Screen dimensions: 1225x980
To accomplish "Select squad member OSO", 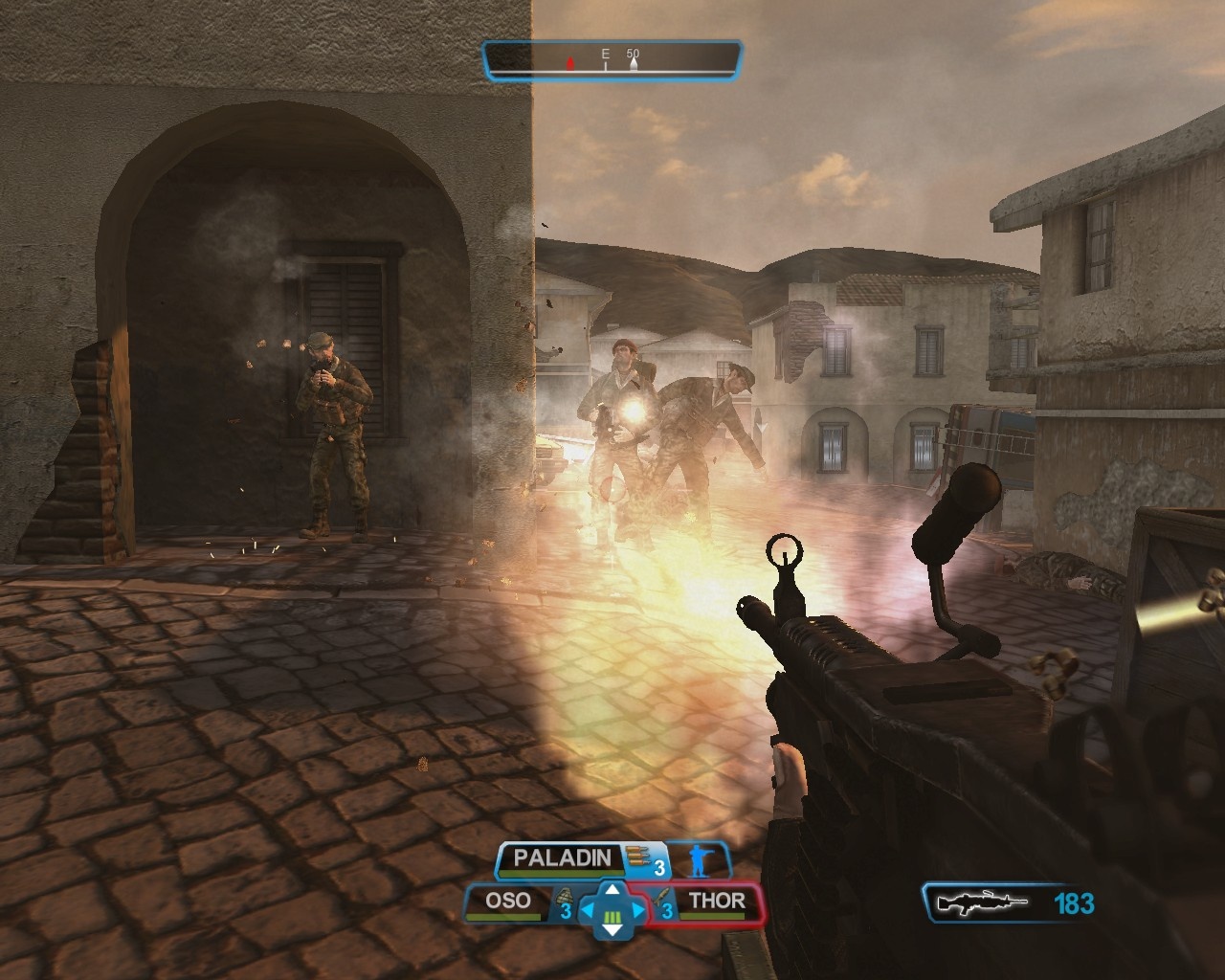I will (508, 901).
